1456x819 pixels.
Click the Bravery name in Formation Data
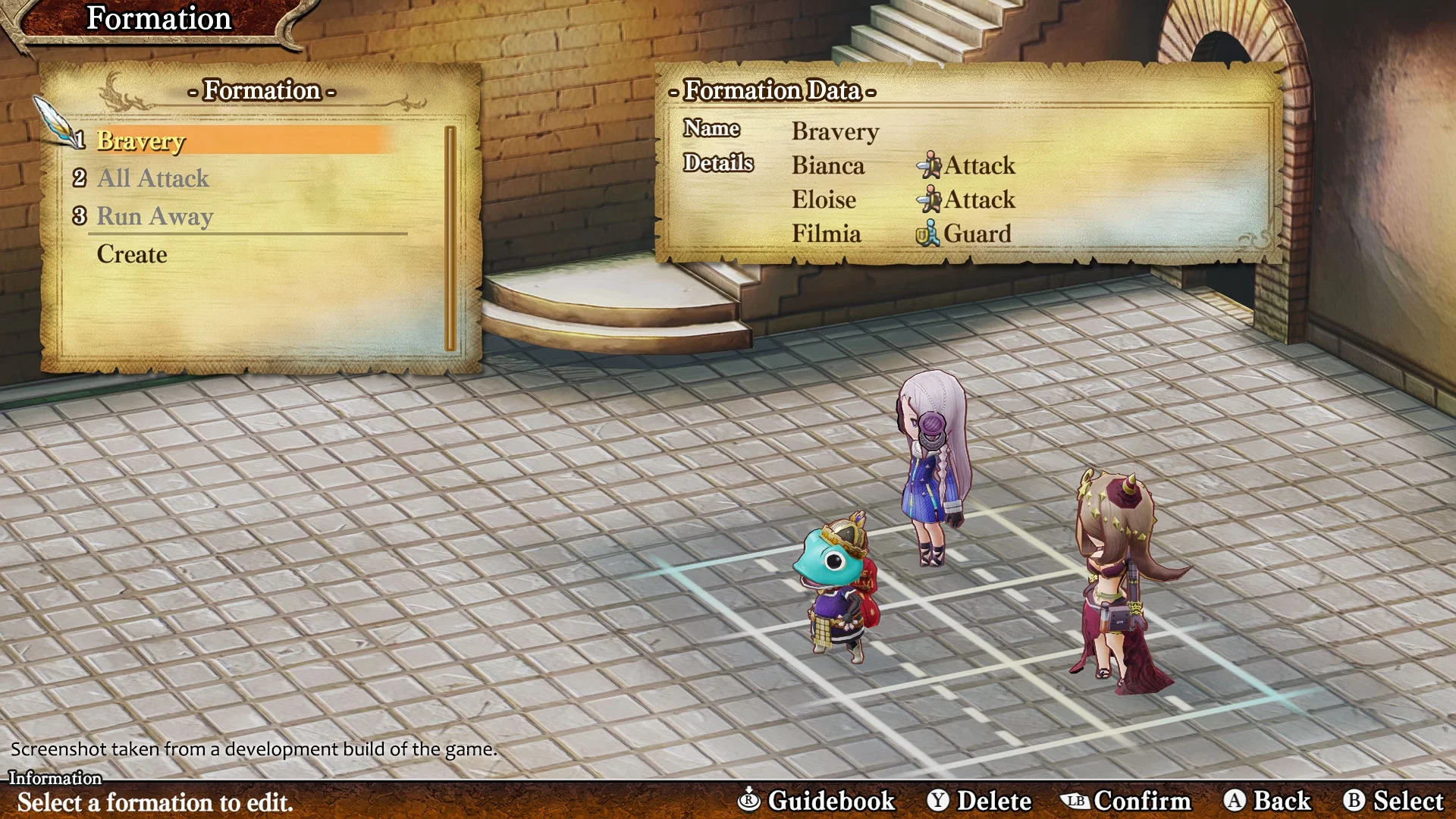coord(835,131)
